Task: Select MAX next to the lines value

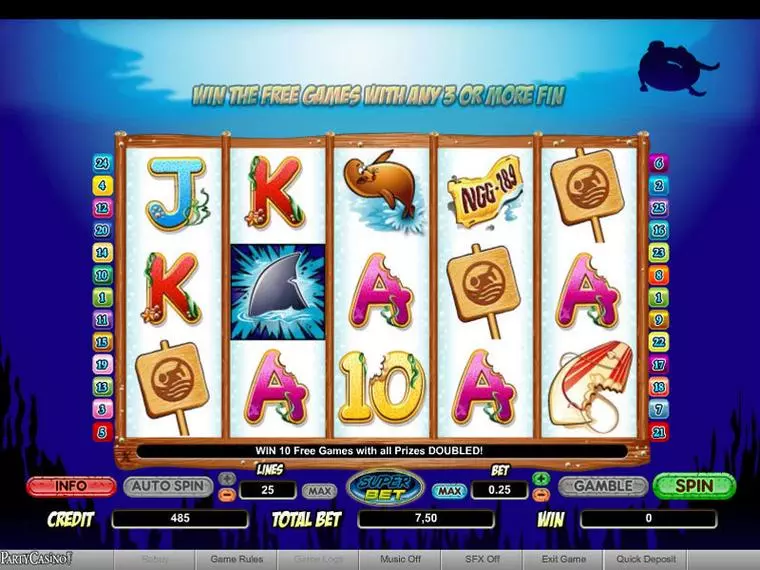Action: click(x=319, y=491)
